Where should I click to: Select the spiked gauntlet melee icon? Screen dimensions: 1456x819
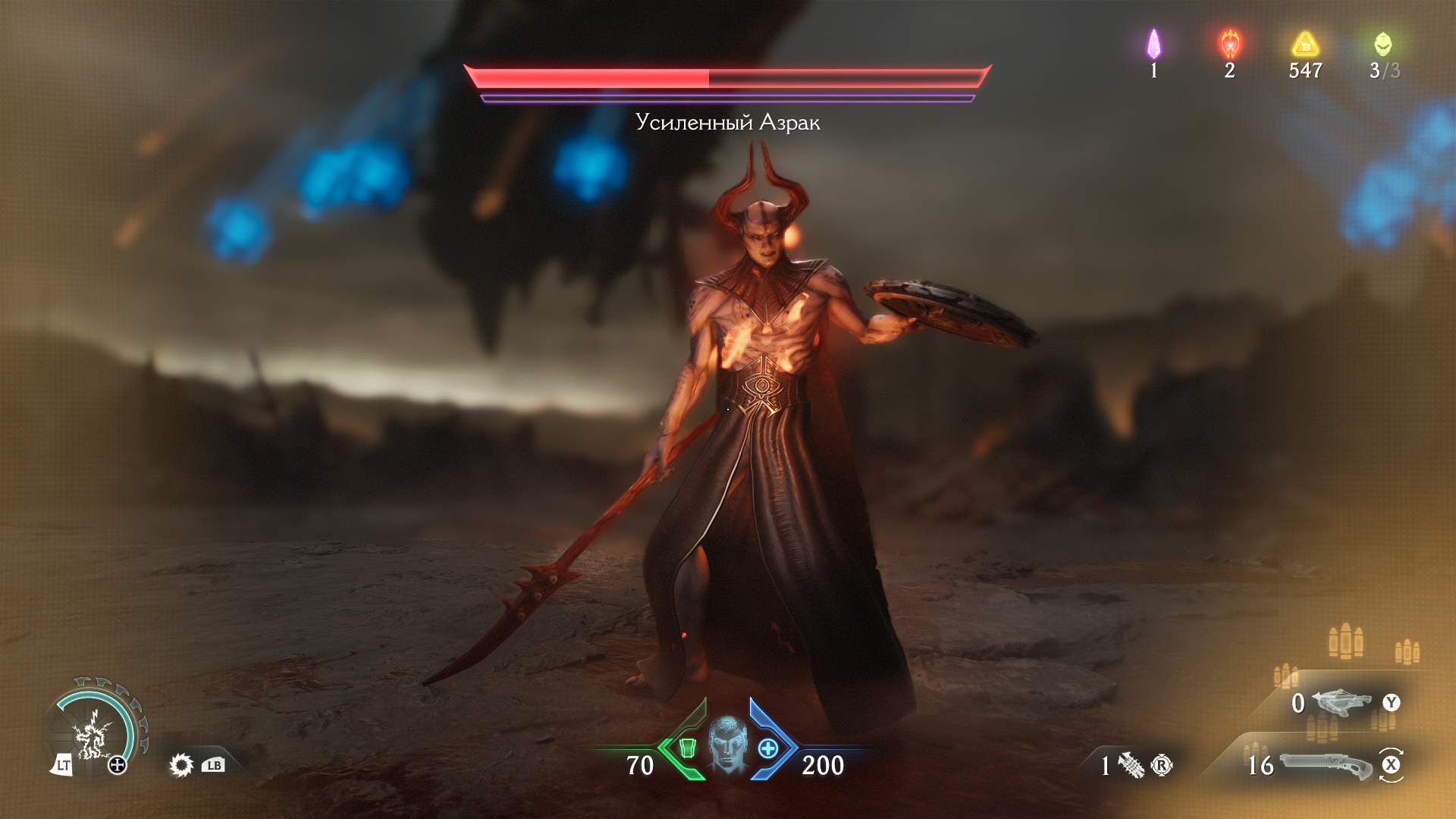click(x=1131, y=765)
